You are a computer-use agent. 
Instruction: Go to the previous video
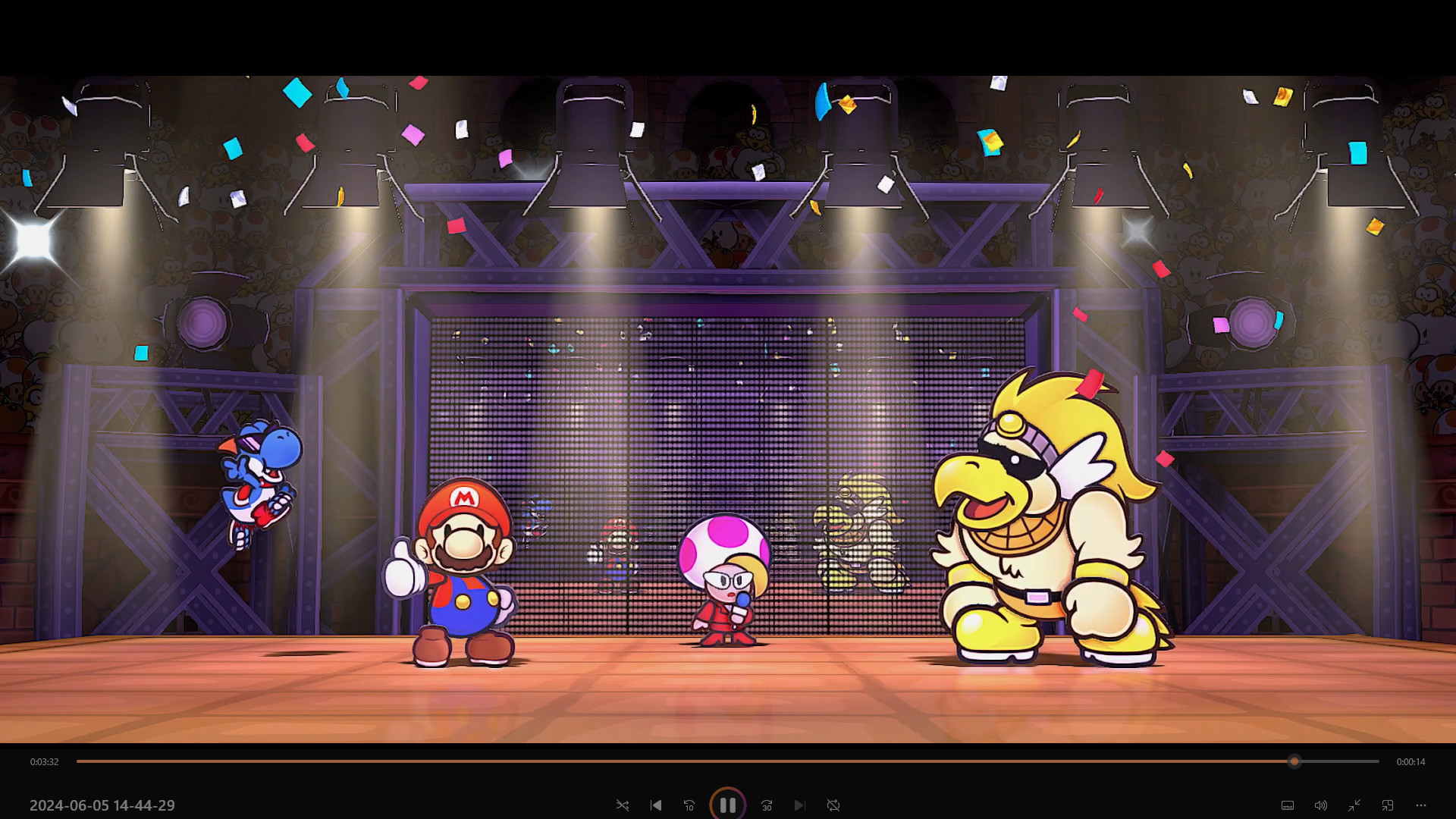click(x=656, y=805)
